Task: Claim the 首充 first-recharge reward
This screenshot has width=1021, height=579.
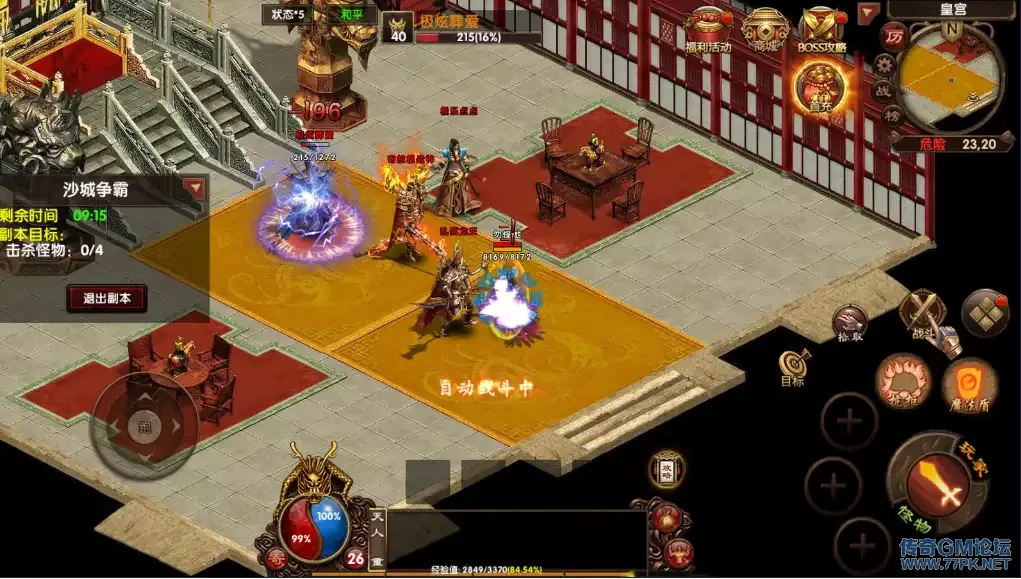Action: (820, 88)
